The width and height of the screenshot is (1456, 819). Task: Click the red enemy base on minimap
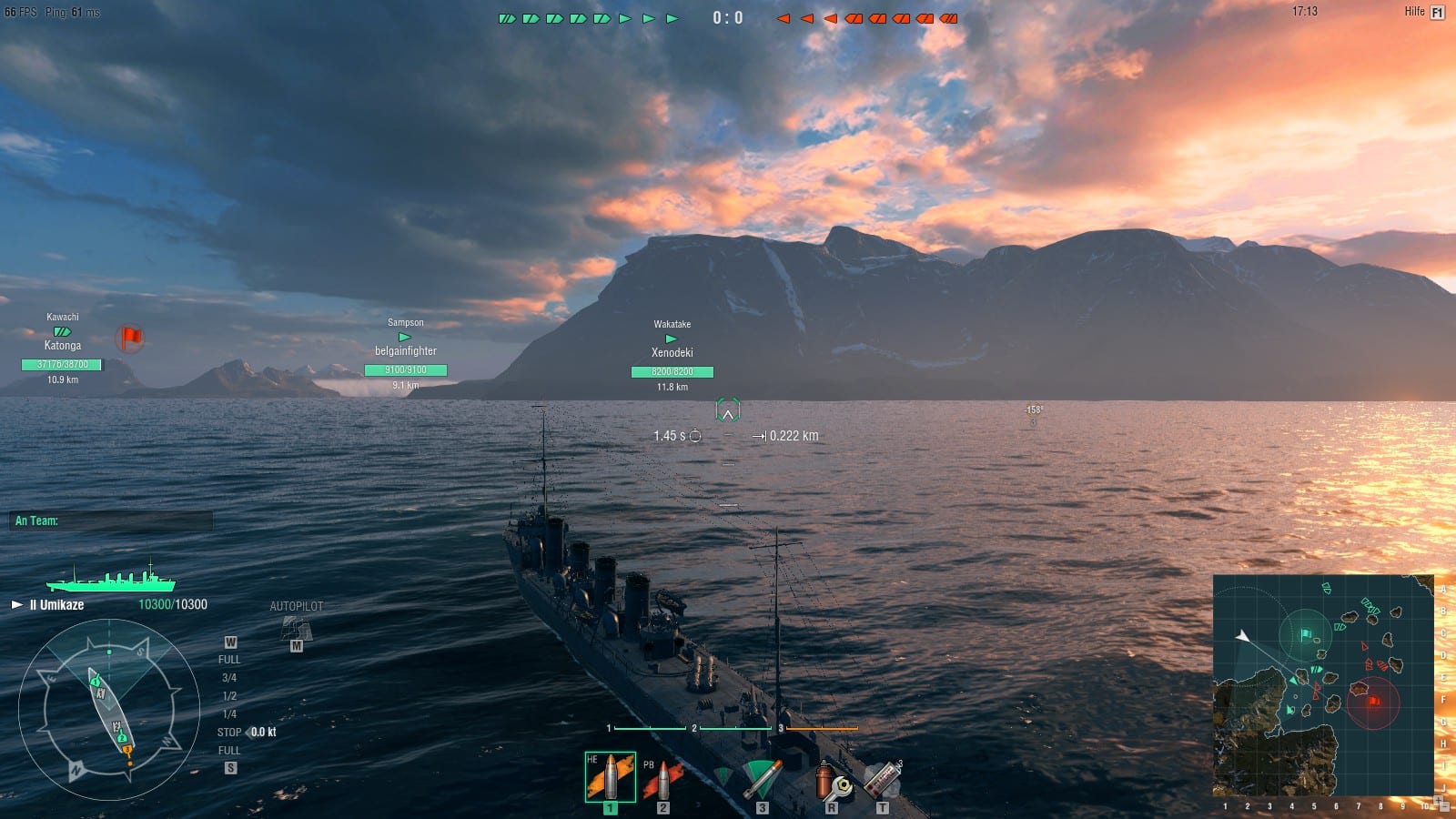[x=1372, y=701]
